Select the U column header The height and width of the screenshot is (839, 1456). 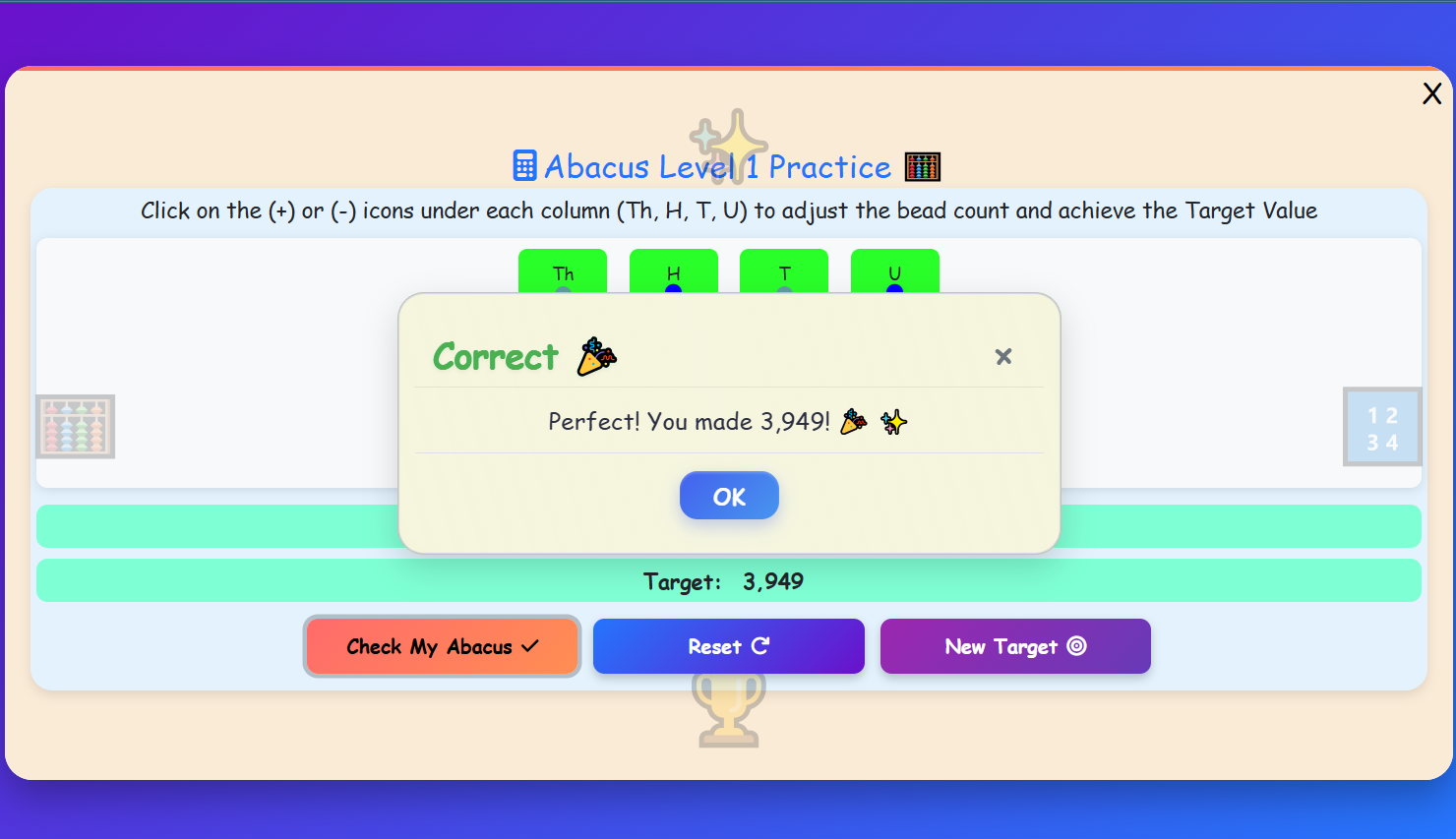click(x=894, y=274)
